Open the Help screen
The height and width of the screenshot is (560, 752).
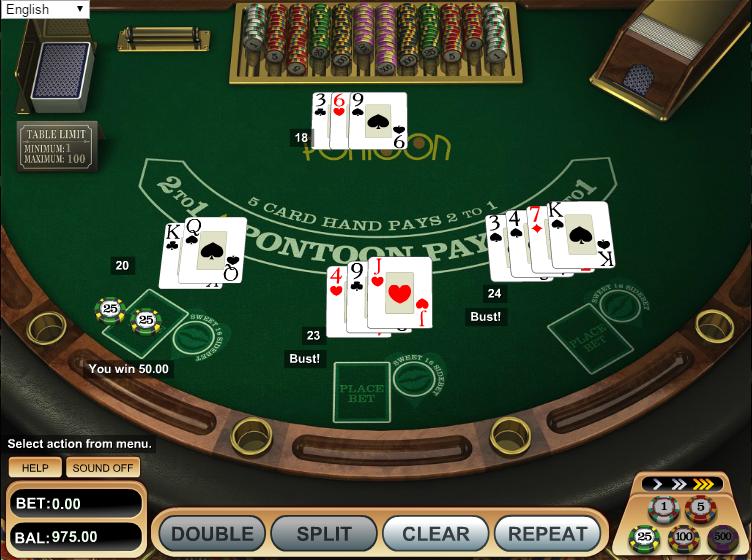tap(35, 467)
